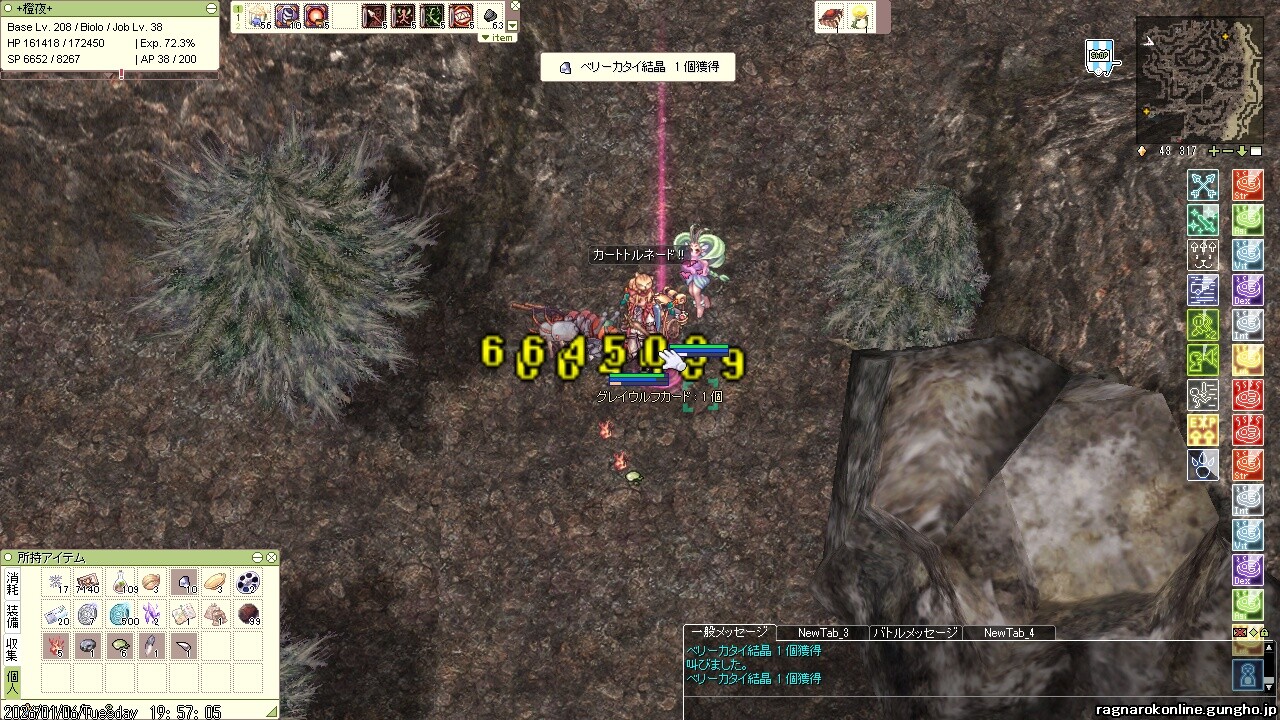Open the SHOP icon

(x=1100, y=57)
